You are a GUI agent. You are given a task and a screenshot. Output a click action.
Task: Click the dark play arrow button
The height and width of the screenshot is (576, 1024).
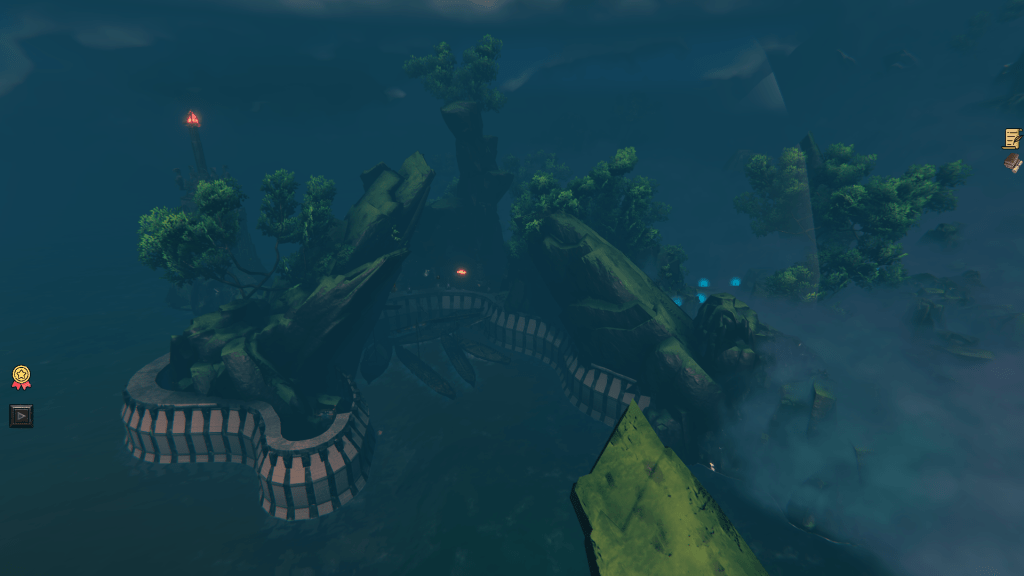point(21,415)
